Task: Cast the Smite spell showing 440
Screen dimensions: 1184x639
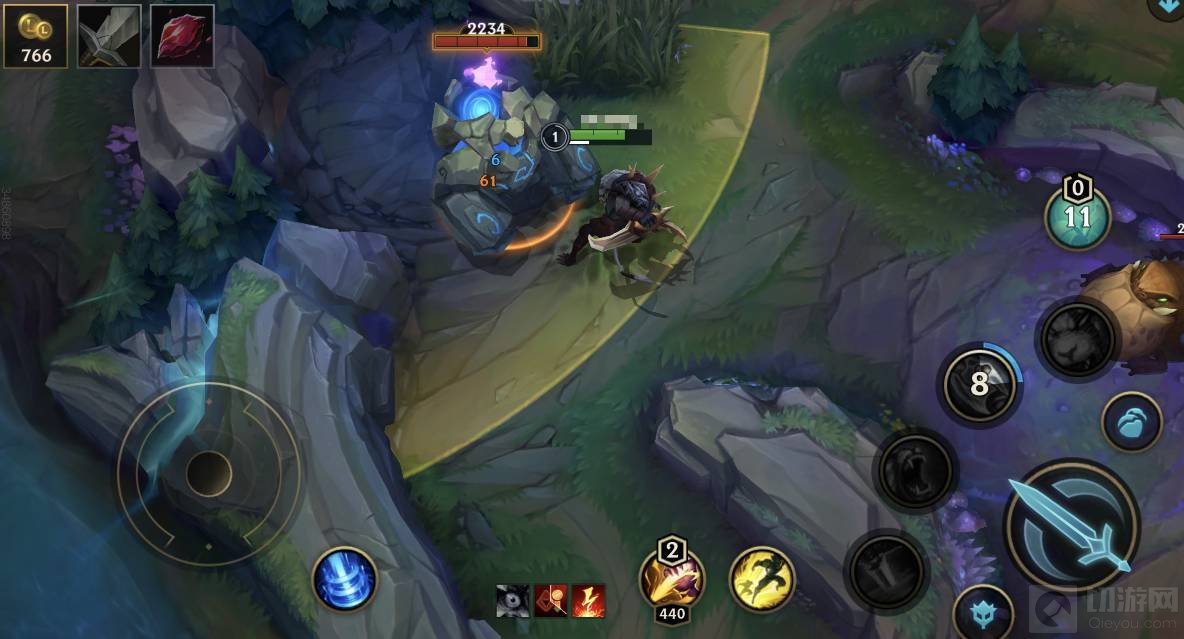Action: pyautogui.click(x=671, y=580)
